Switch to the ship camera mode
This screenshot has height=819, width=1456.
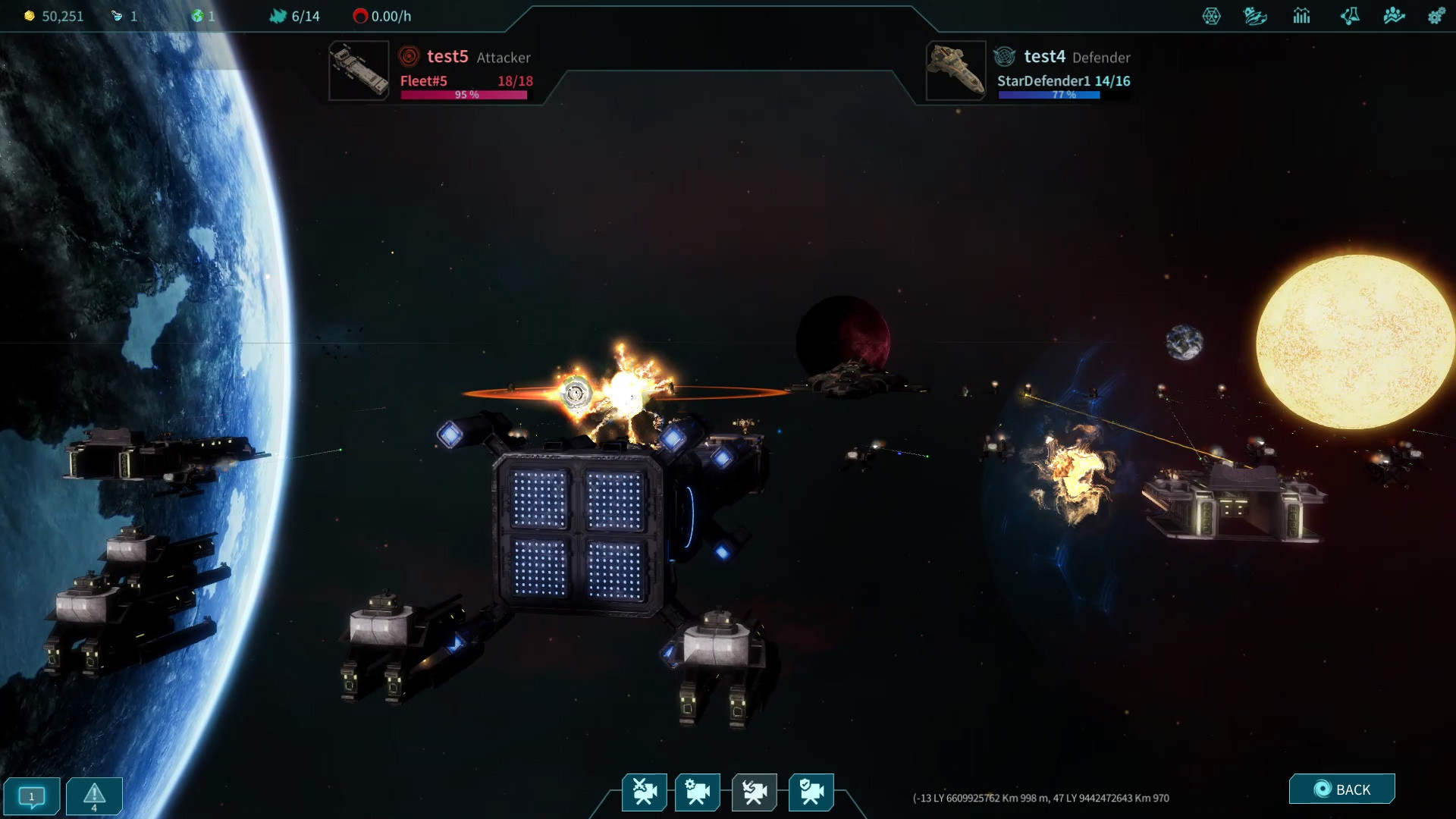[755, 792]
